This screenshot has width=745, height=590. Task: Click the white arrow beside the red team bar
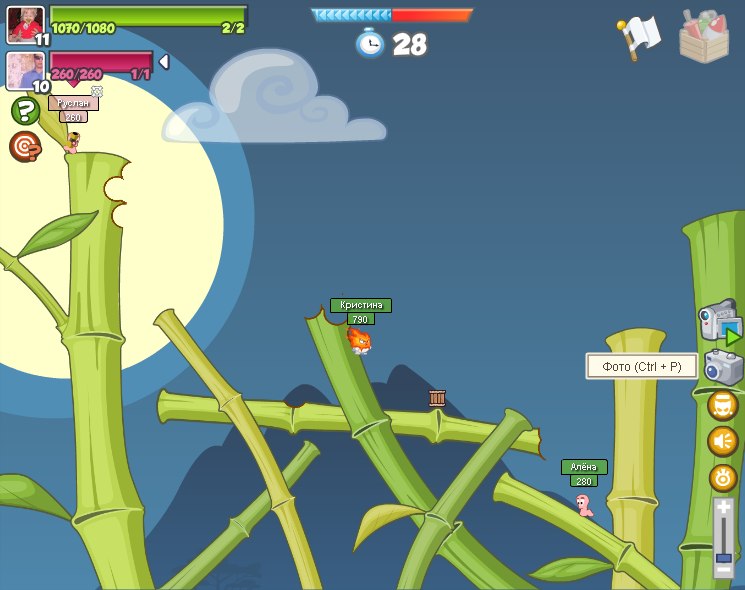click(164, 62)
